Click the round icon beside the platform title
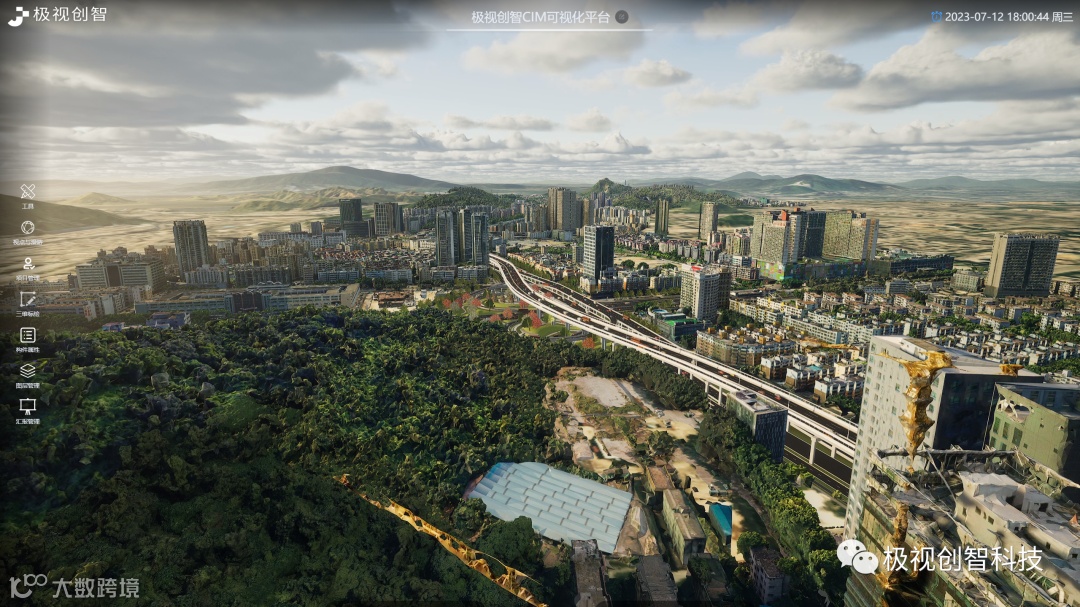The image size is (1080, 607). tap(622, 17)
